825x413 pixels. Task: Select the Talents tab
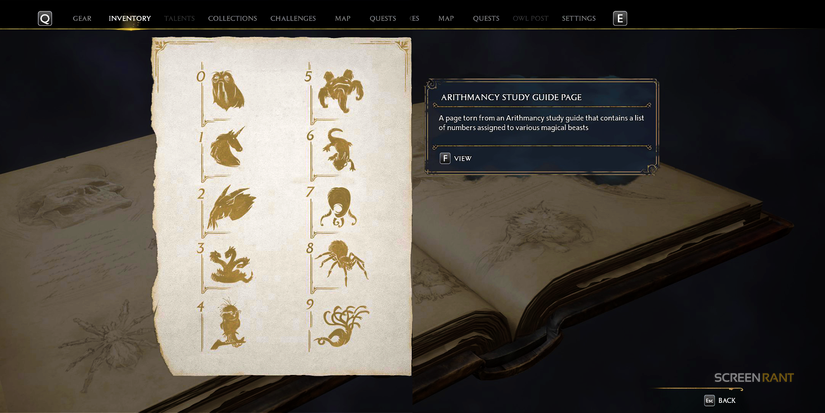pyautogui.click(x=180, y=18)
